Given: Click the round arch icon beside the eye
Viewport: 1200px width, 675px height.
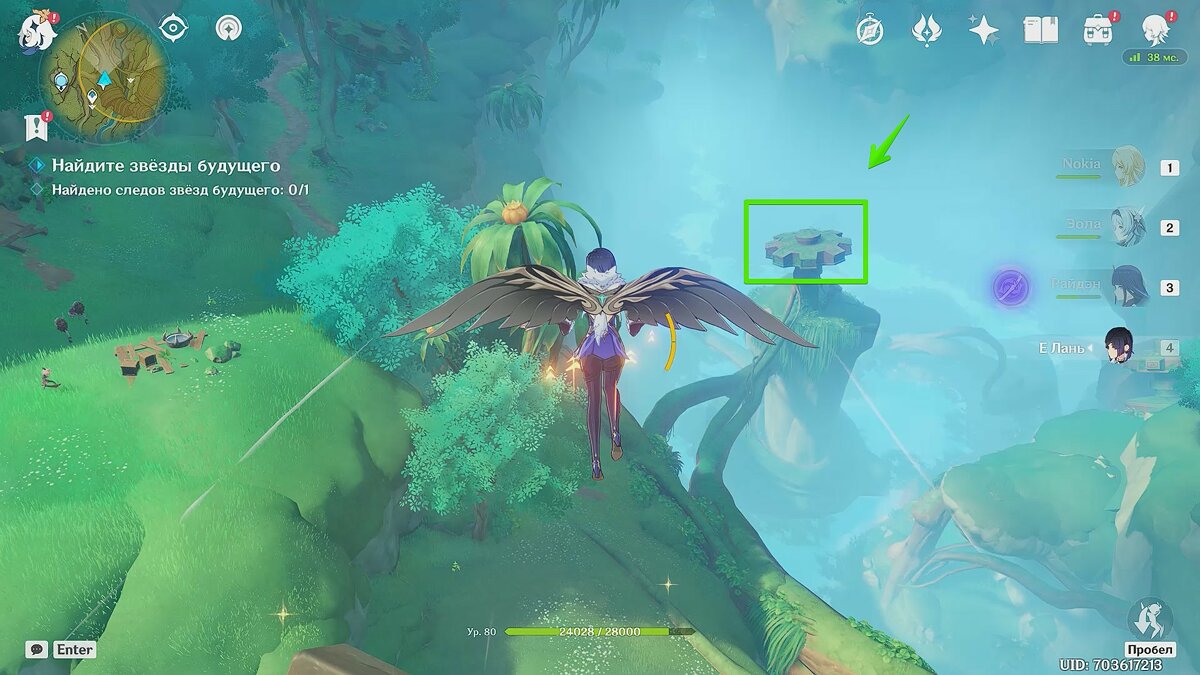Looking at the screenshot, I should tap(229, 28).
